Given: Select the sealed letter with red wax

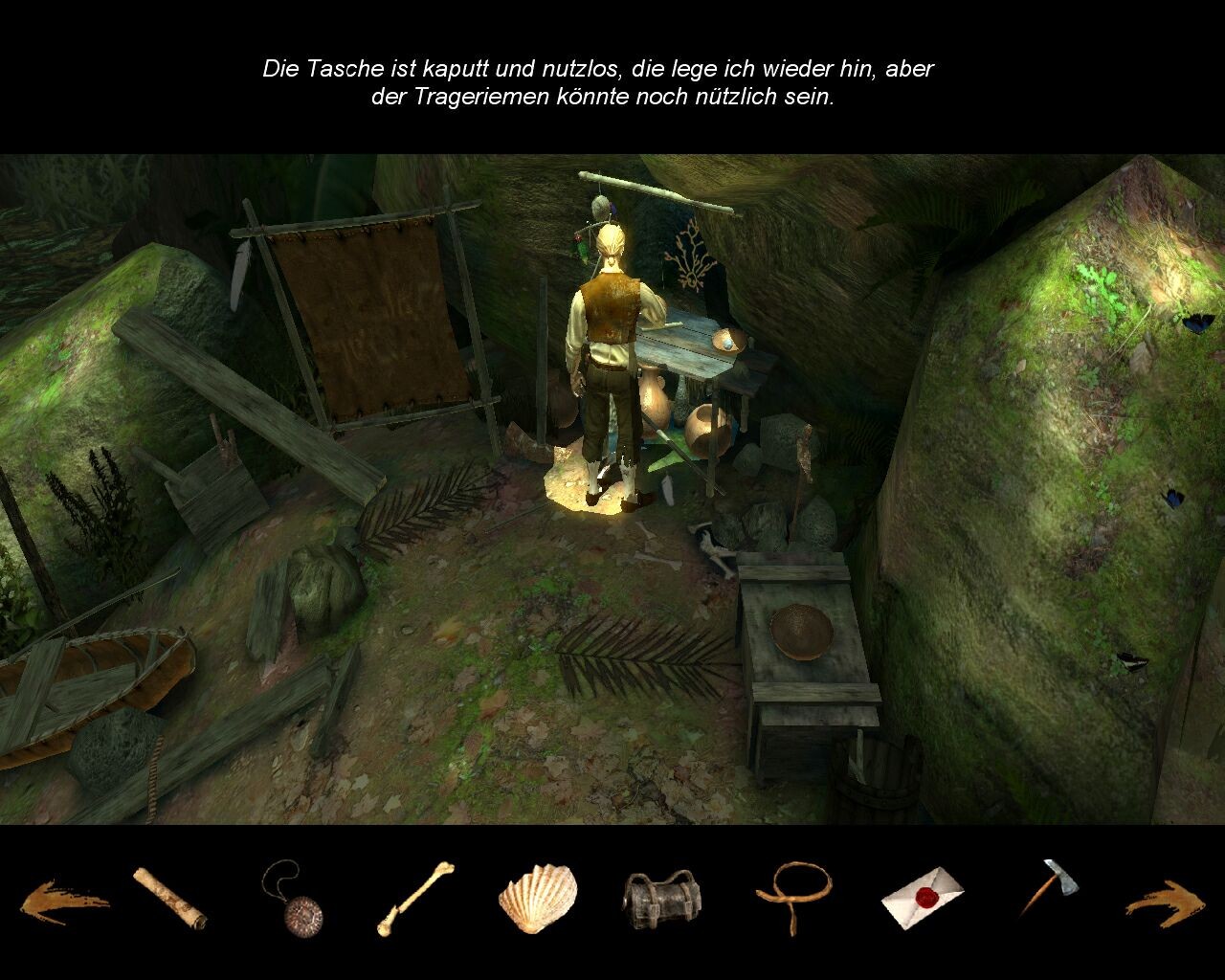Looking at the screenshot, I should [922, 898].
